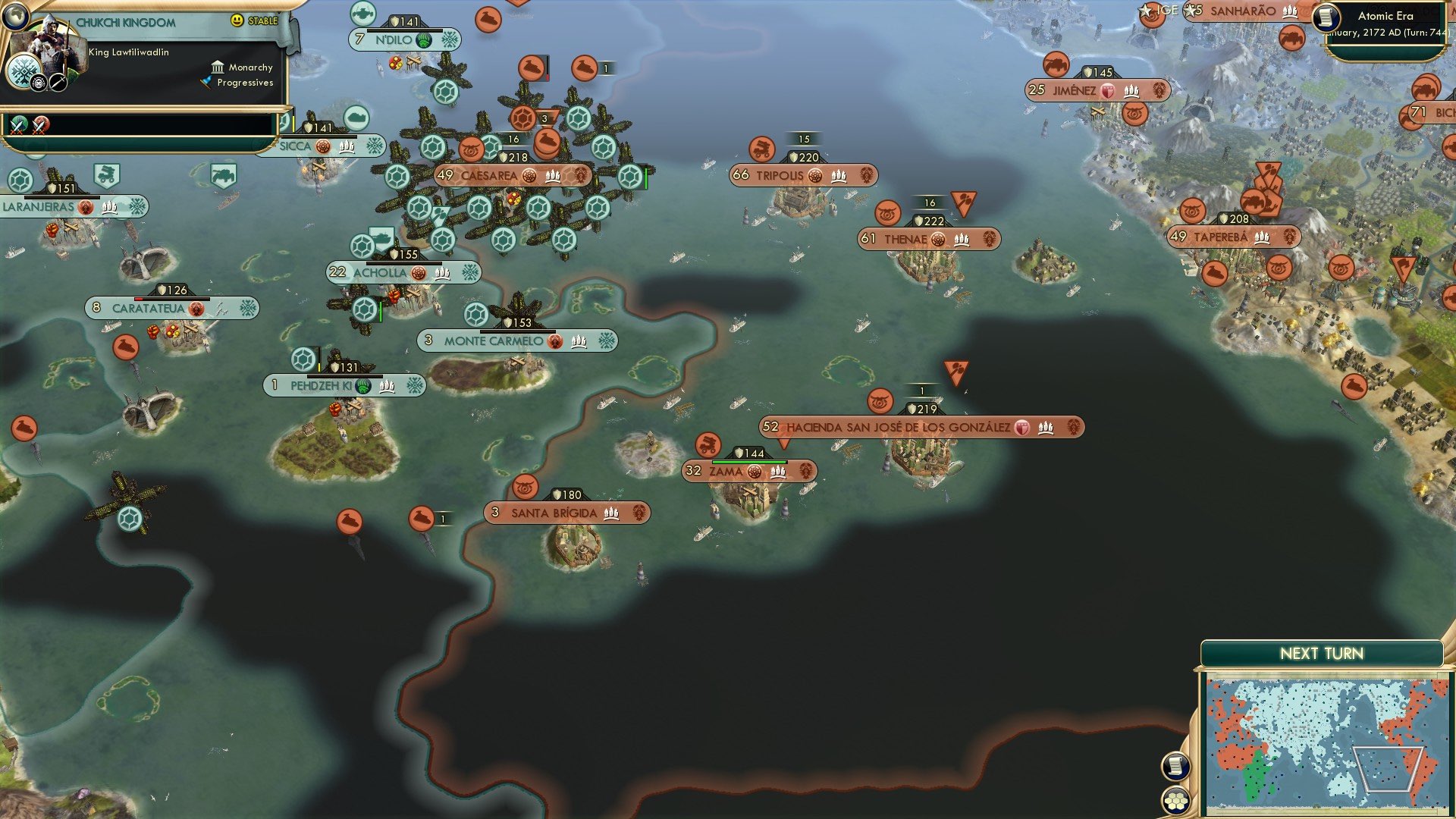Toggle strategic view with the hex grid icon
The image size is (1456, 819).
point(1175,801)
